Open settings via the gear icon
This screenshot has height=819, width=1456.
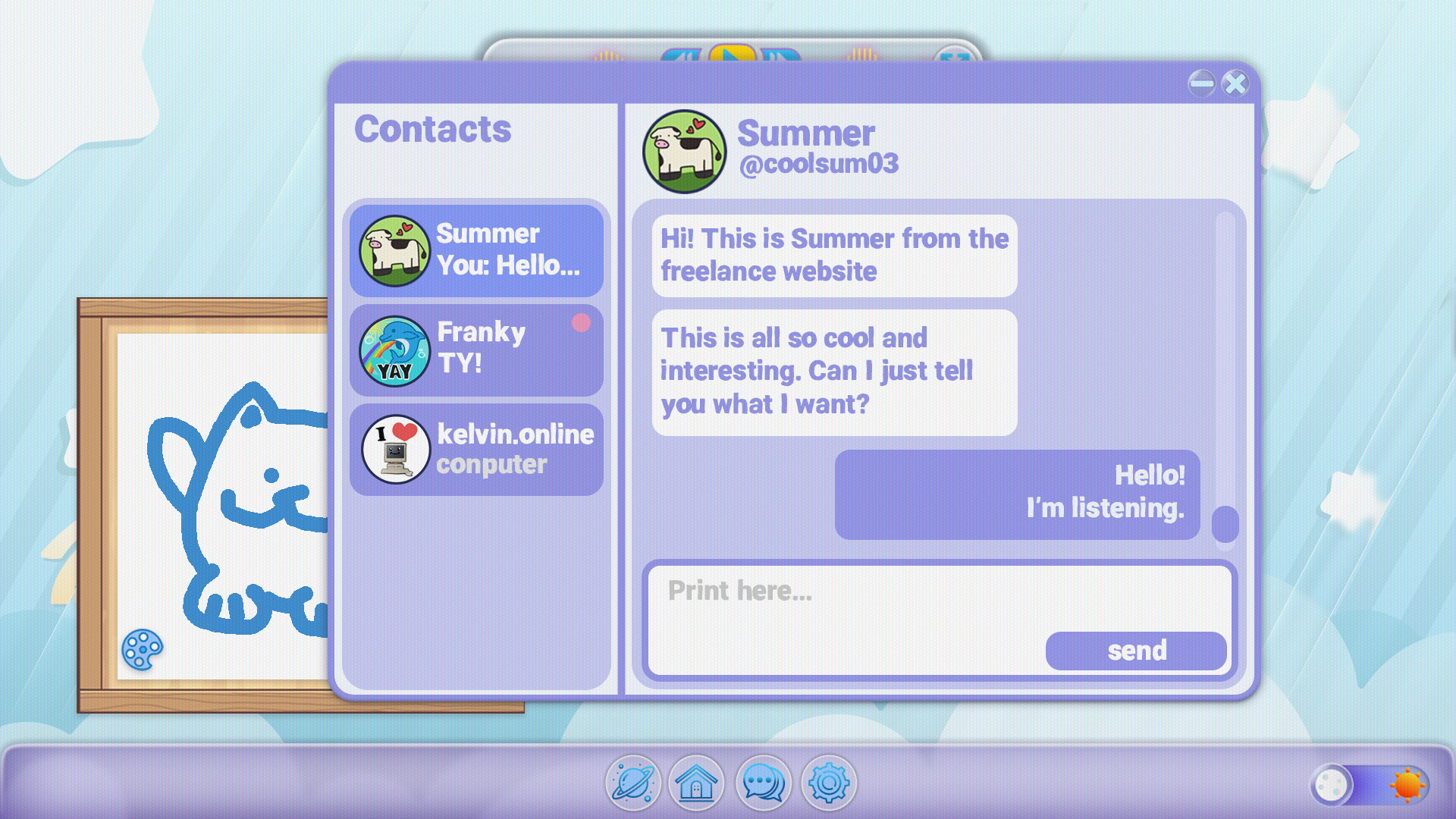pyautogui.click(x=828, y=783)
